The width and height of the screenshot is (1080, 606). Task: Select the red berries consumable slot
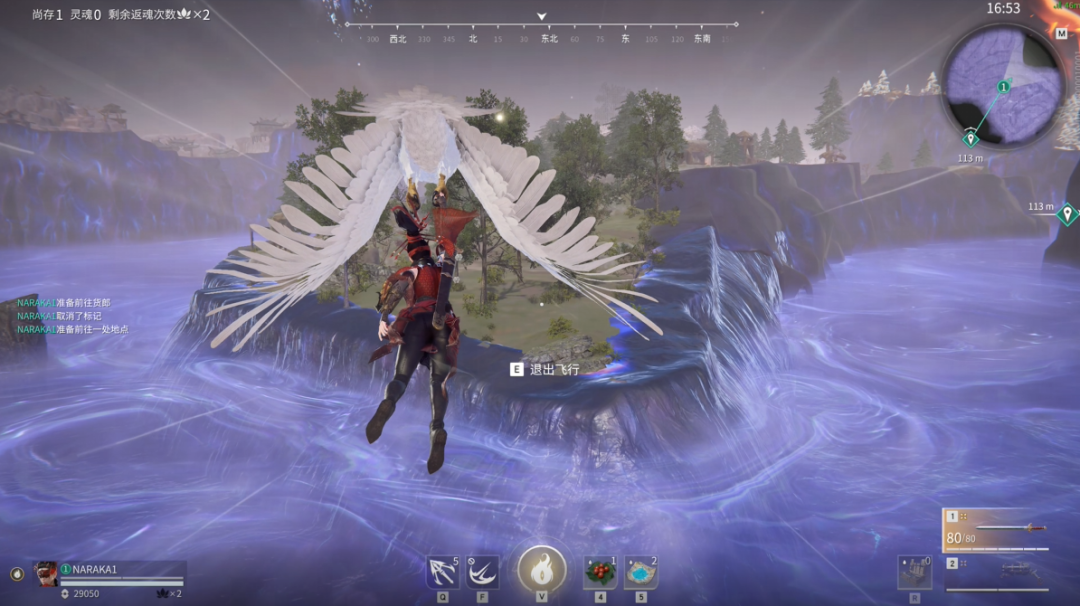click(599, 572)
